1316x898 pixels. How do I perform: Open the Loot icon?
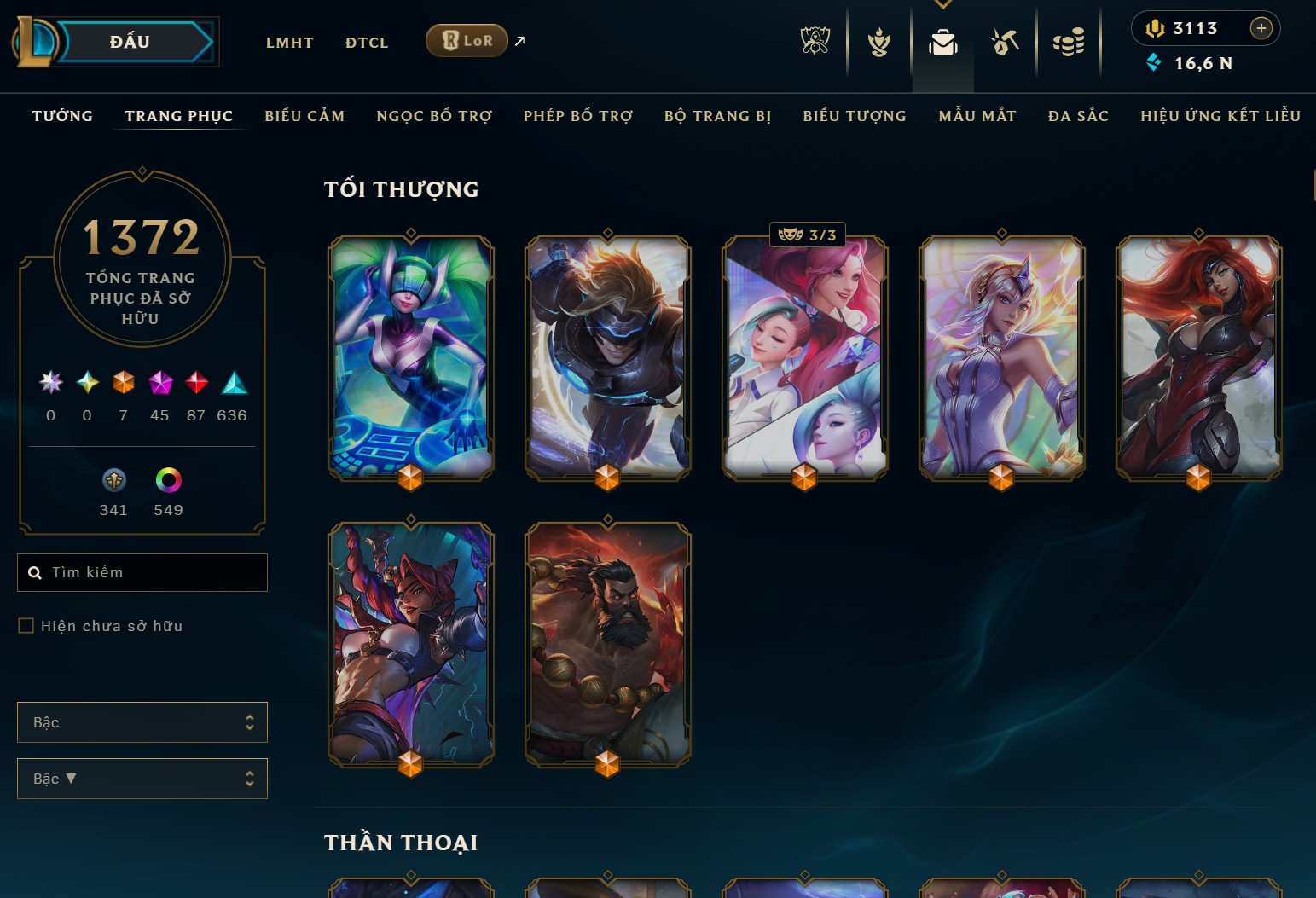[1005, 42]
